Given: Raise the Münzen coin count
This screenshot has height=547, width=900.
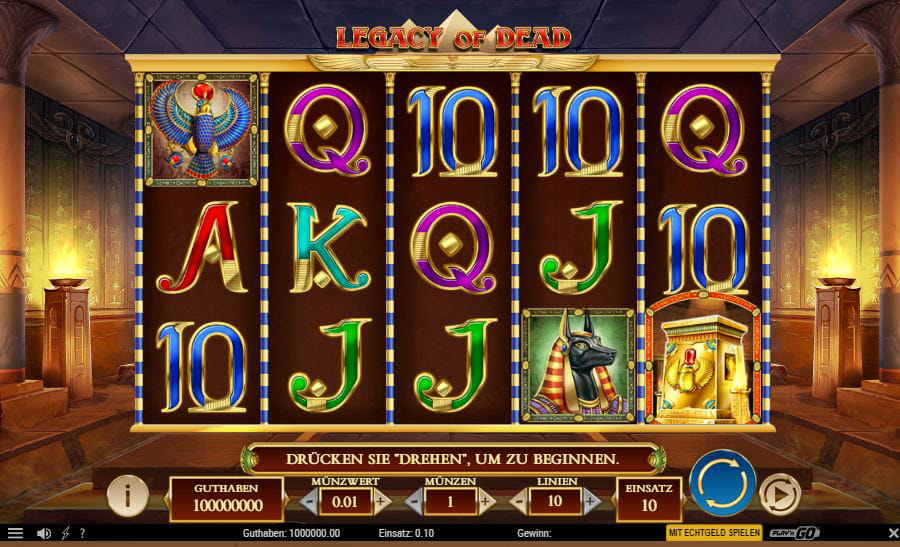Looking at the screenshot, I should [x=487, y=499].
